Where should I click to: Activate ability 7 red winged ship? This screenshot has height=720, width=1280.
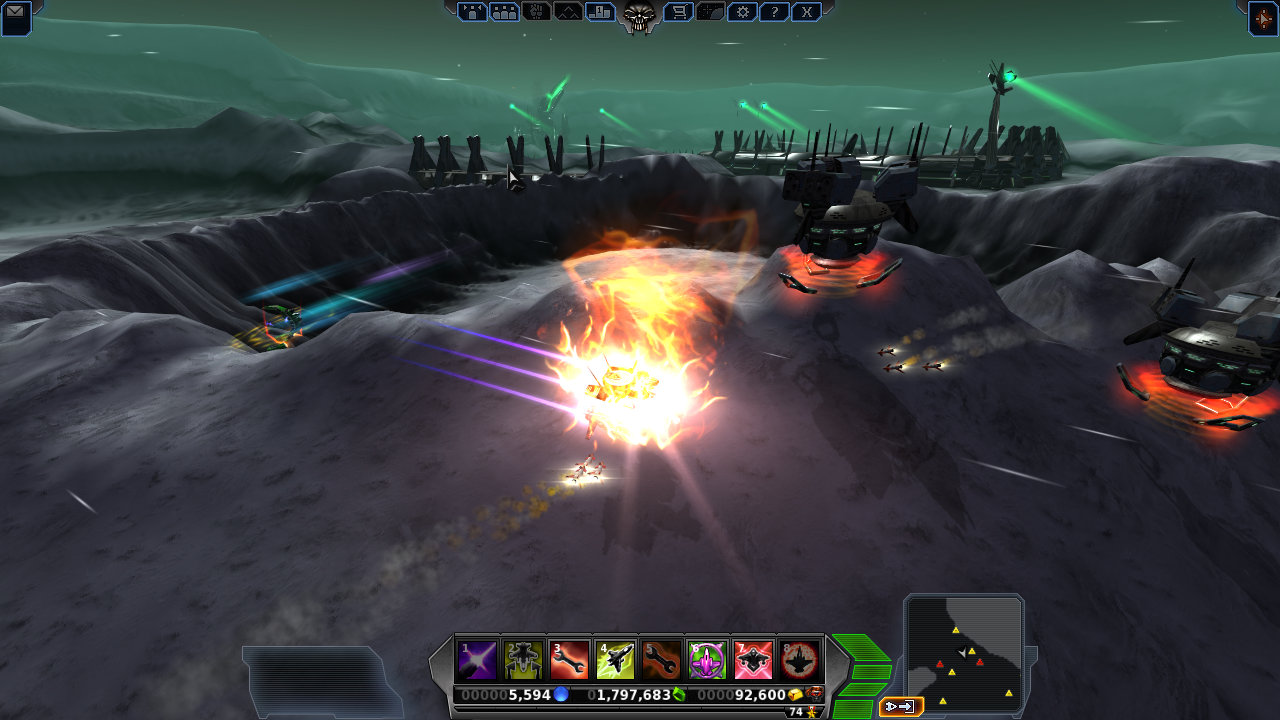click(x=753, y=660)
